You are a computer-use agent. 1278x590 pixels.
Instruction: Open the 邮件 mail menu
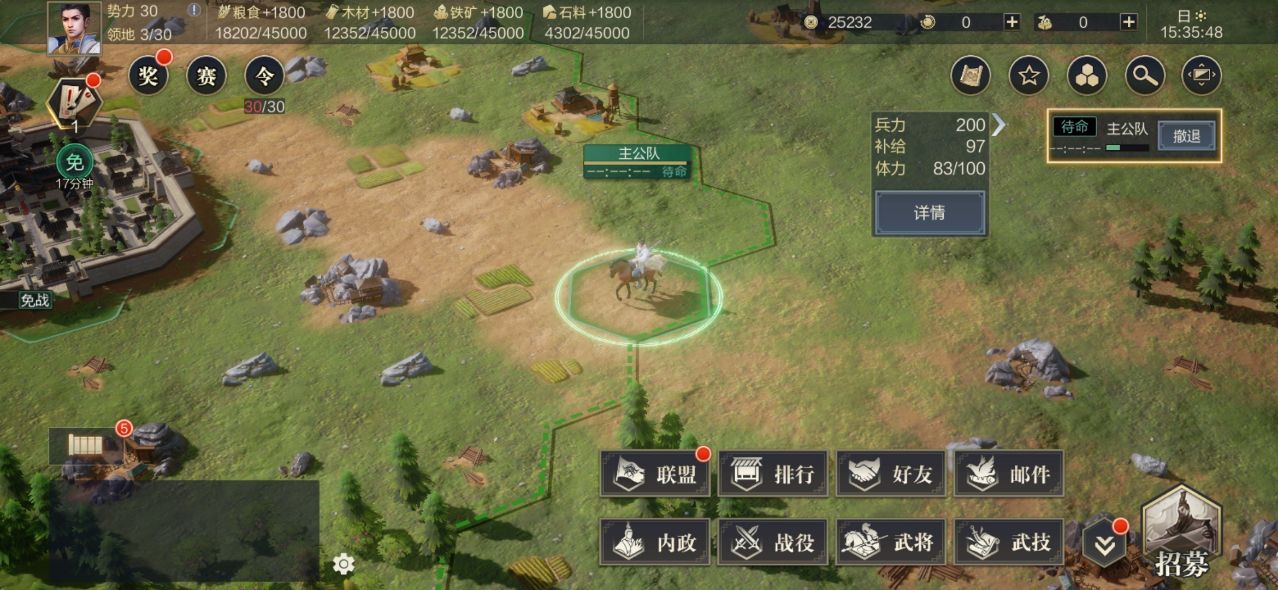coord(1009,474)
